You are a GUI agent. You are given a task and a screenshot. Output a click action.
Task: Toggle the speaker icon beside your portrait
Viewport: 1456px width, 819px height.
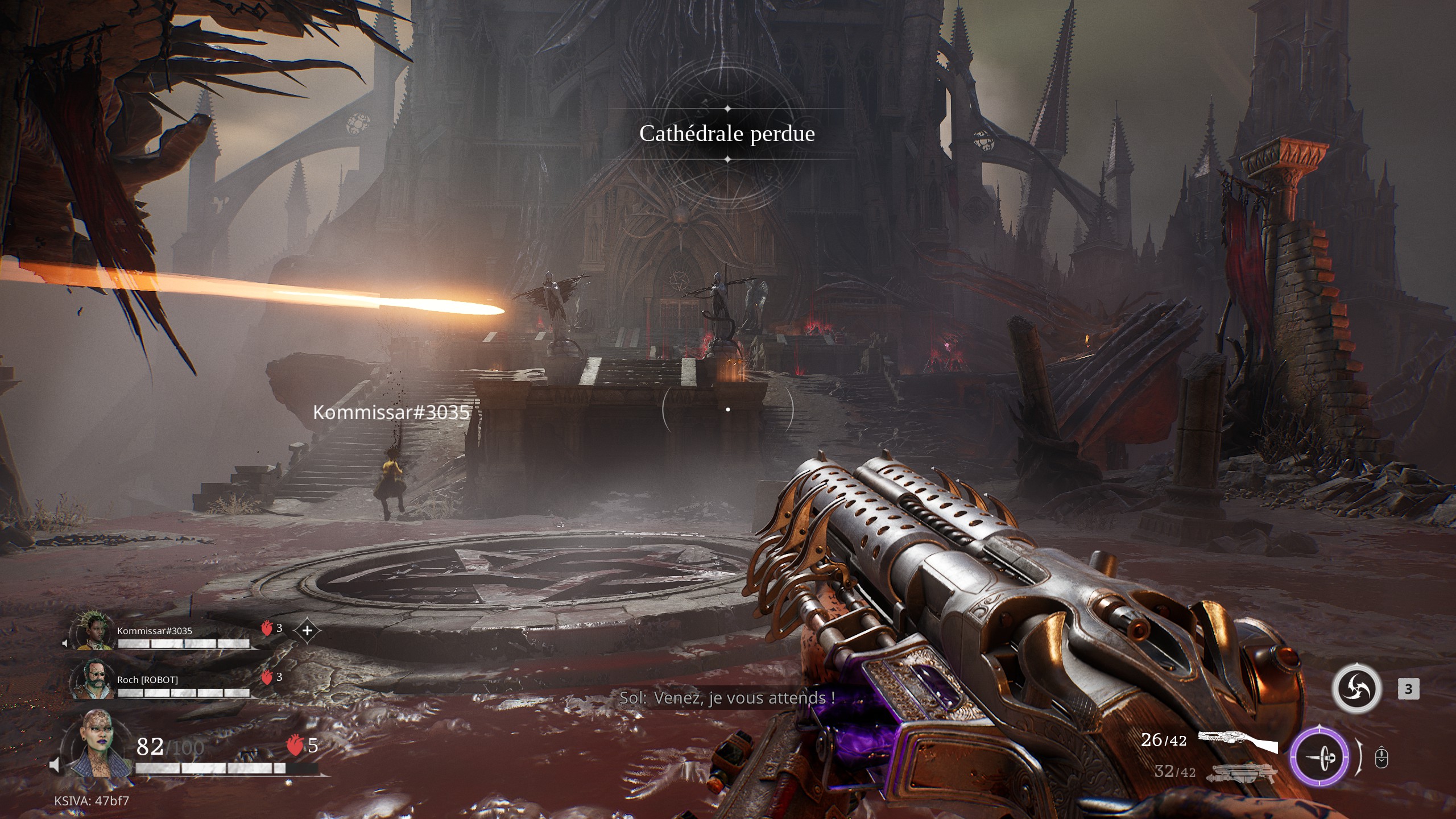click(55, 766)
